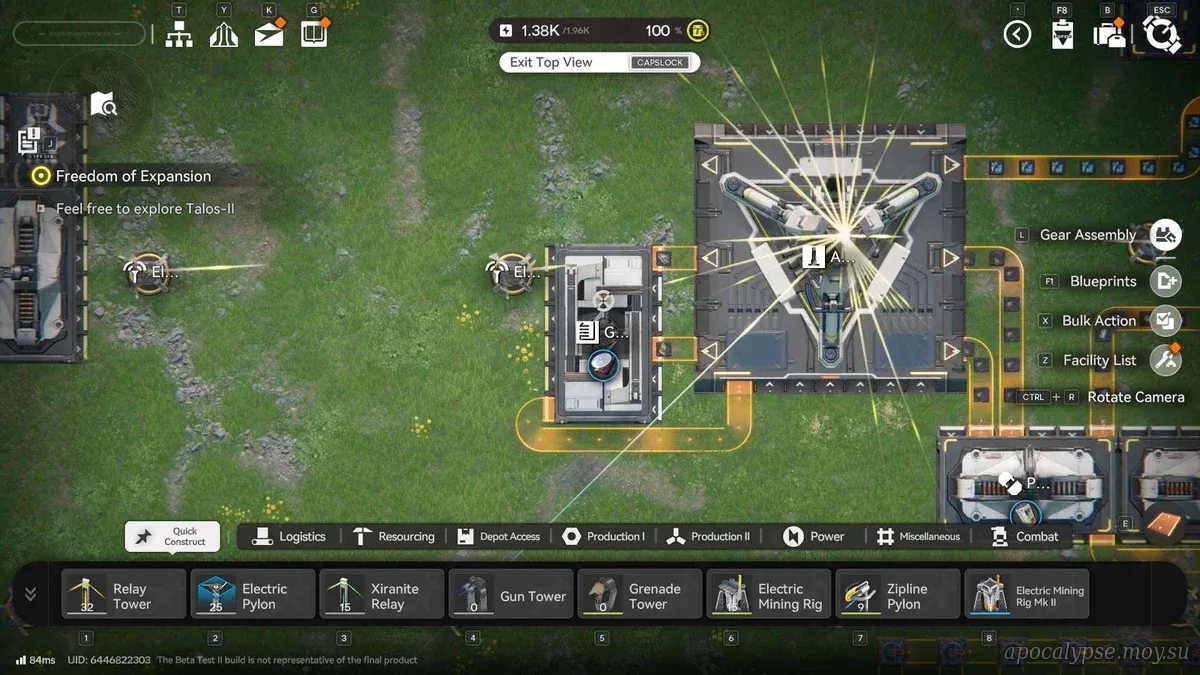This screenshot has height=675, width=1200.
Task: Open the Gear Assembly button
Action: coord(1164,235)
